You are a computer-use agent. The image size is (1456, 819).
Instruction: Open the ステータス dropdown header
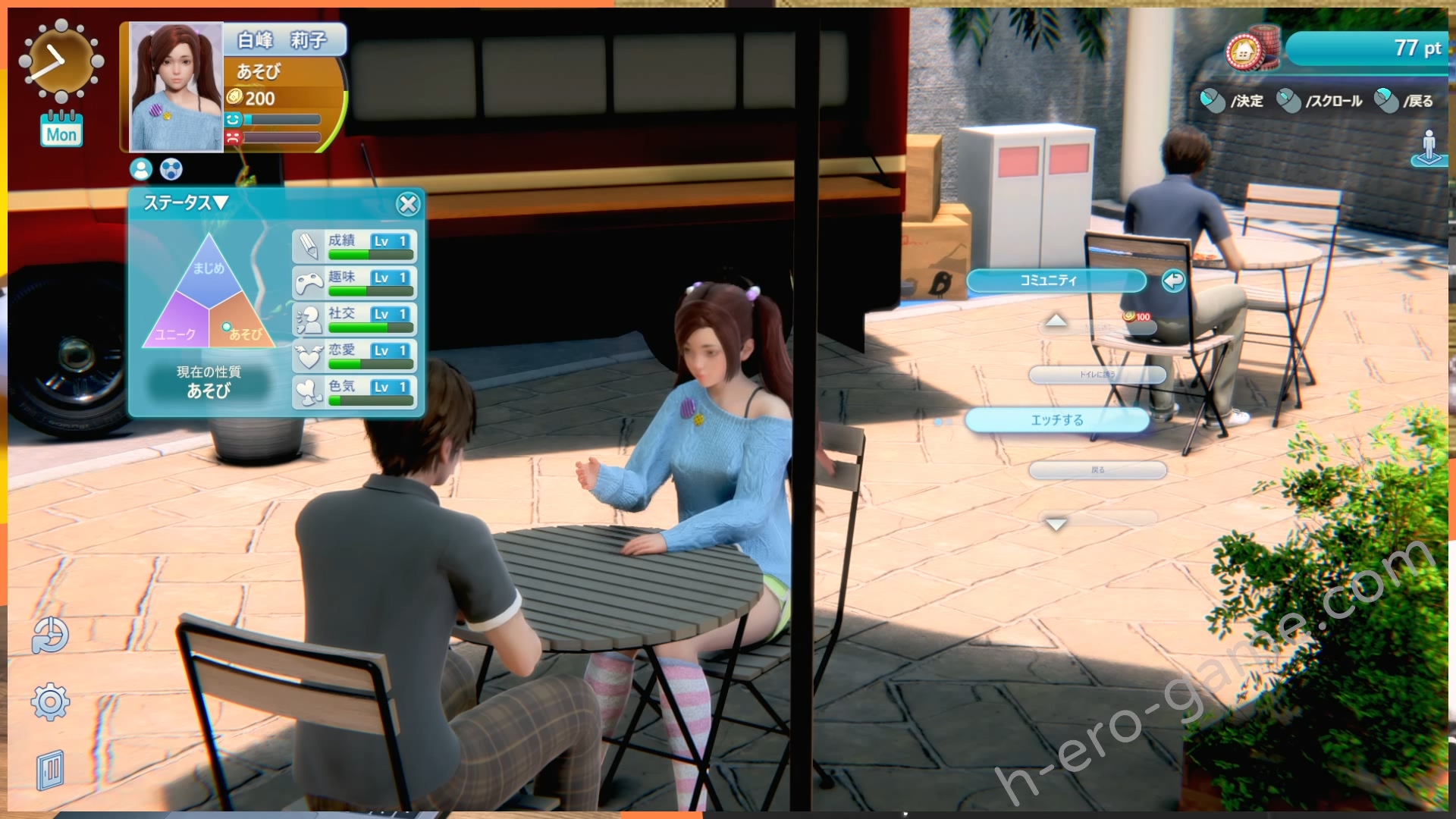186,203
